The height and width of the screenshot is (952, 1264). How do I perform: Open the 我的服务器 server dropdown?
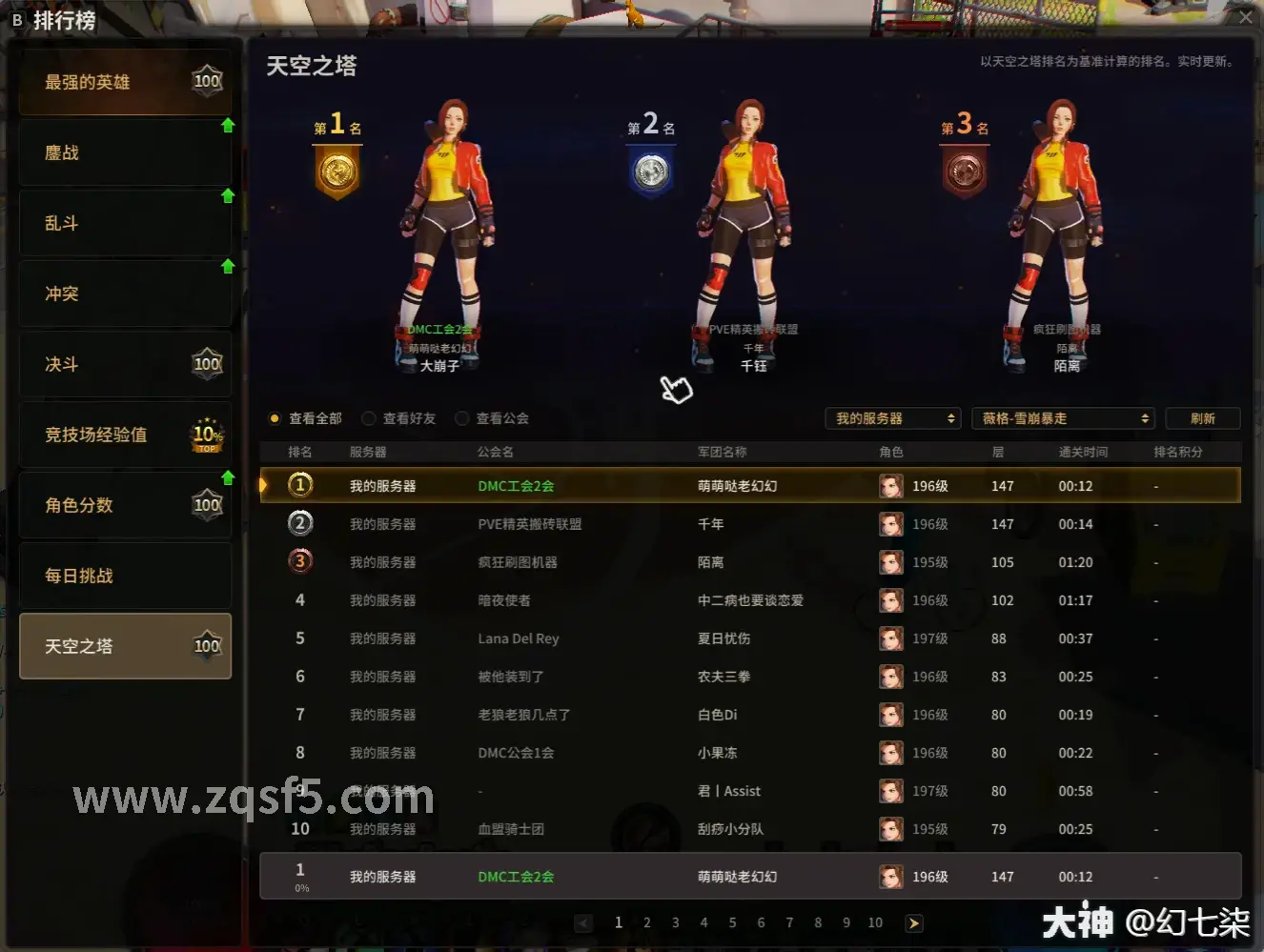coord(892,417)
